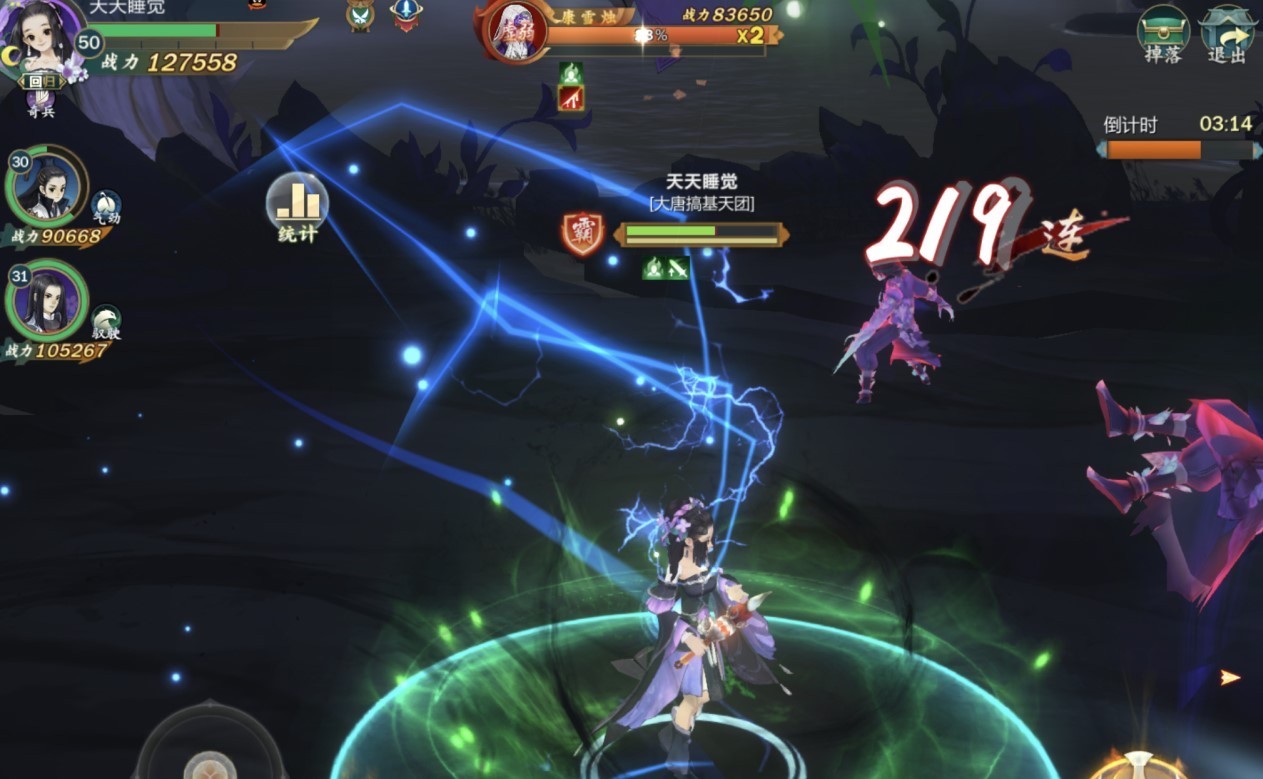The width and height of the screenshot is (1263, 779).
Task: Tap the blue sword badge icon at top
Action: [x=405, y=14]
